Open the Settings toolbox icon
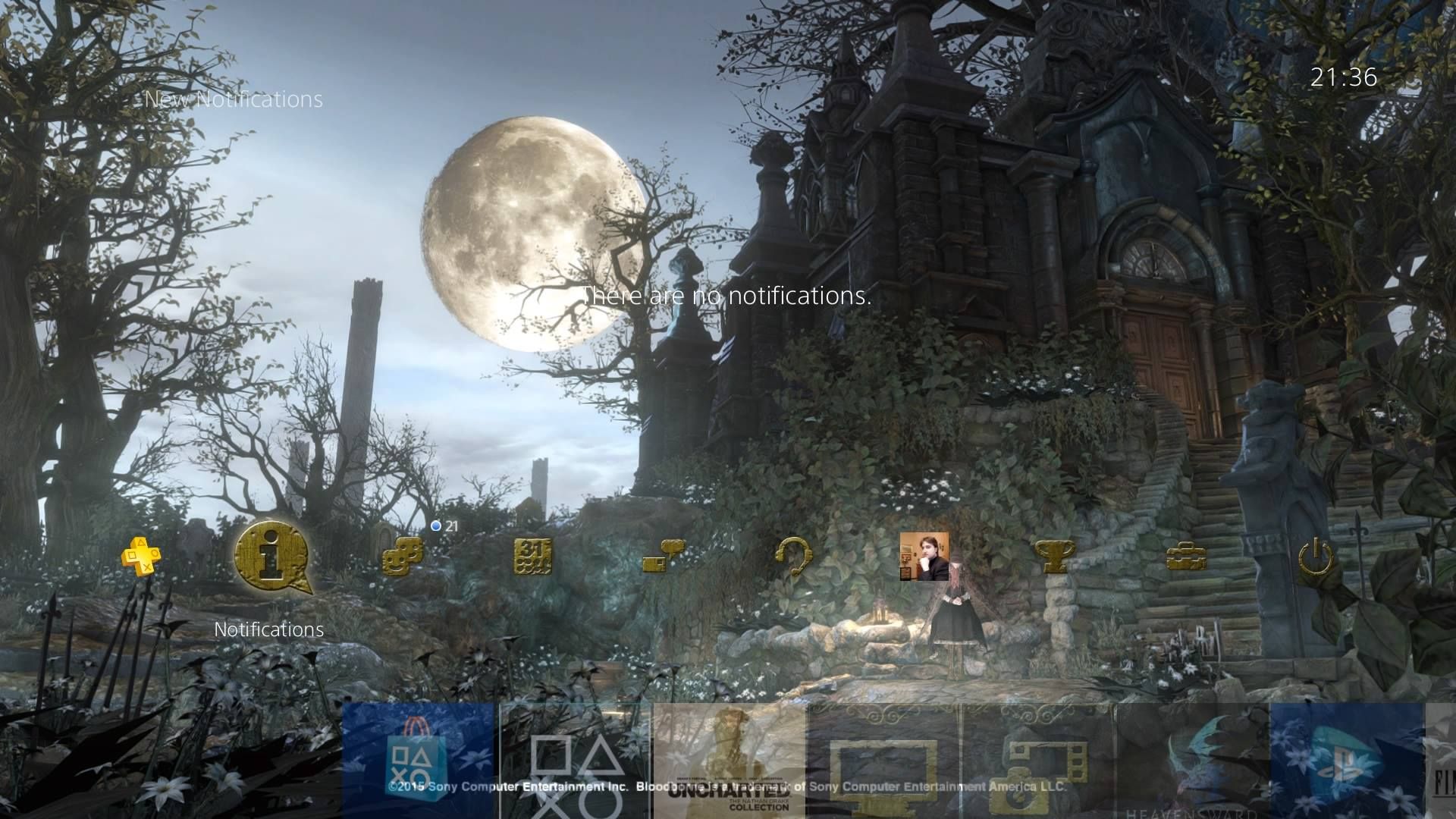Image resolution: width=1456 pixels, height=819 pixels. pyautogui.click(x=1187, y=557)
